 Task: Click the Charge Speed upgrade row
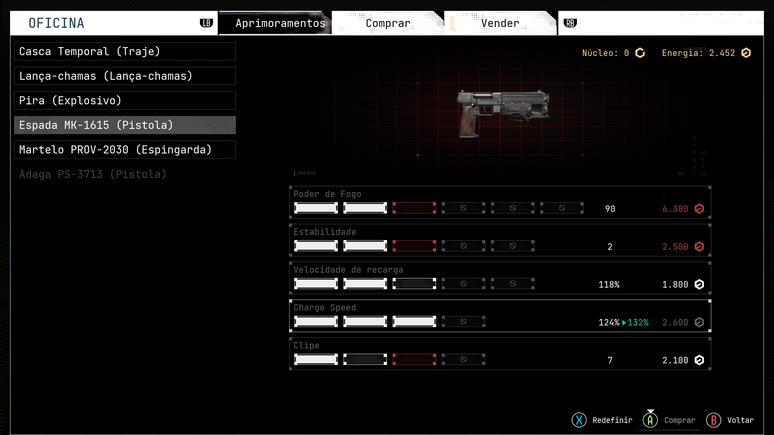[500, 317]
